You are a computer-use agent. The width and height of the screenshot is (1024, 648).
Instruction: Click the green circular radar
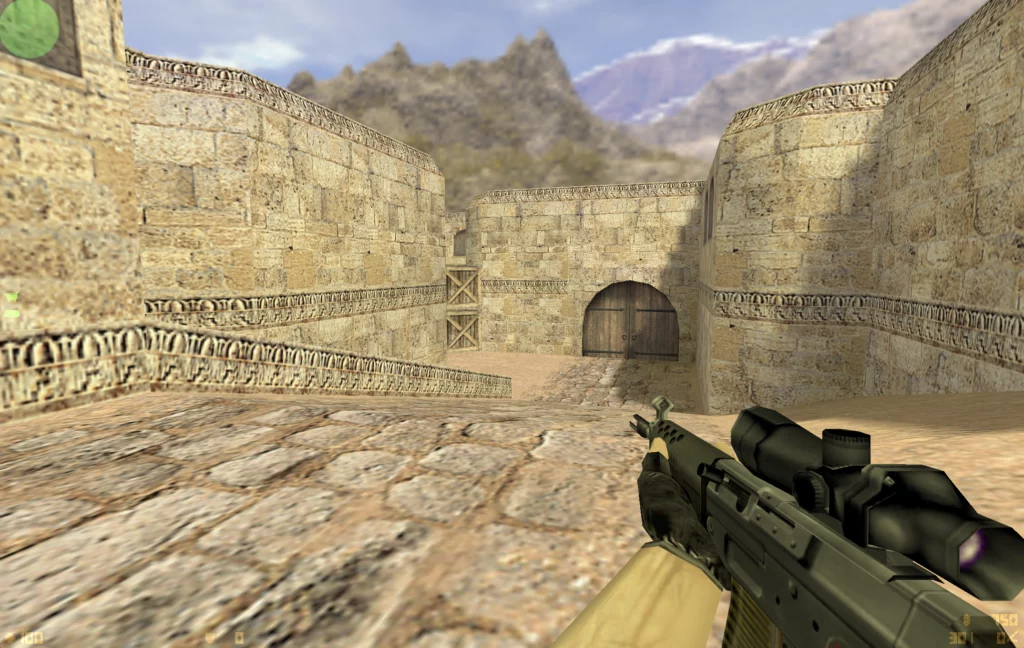[30, 28]
